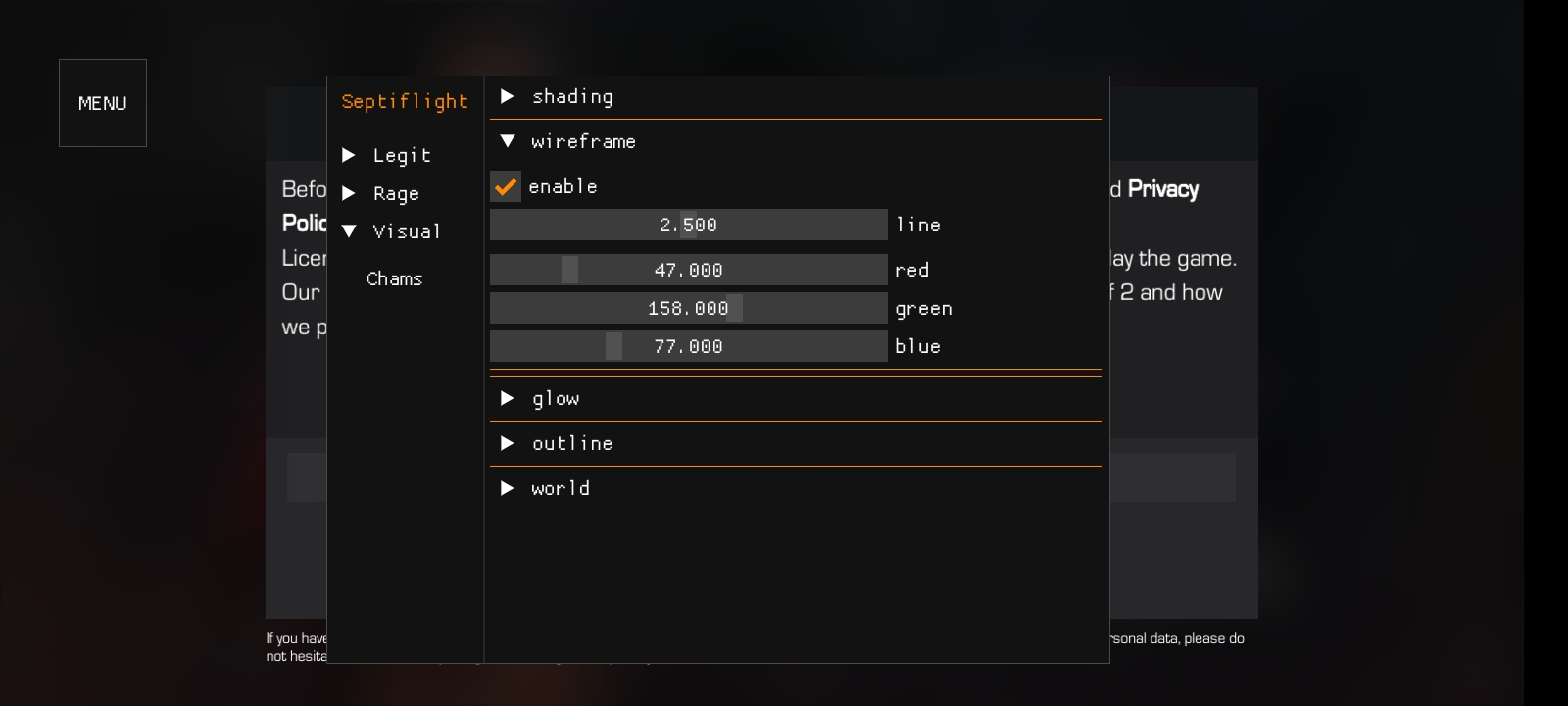Click the Septiflight title
The width and height of the screenshot is (1568, 706).
pyautogui.click(x=405, y=101)
